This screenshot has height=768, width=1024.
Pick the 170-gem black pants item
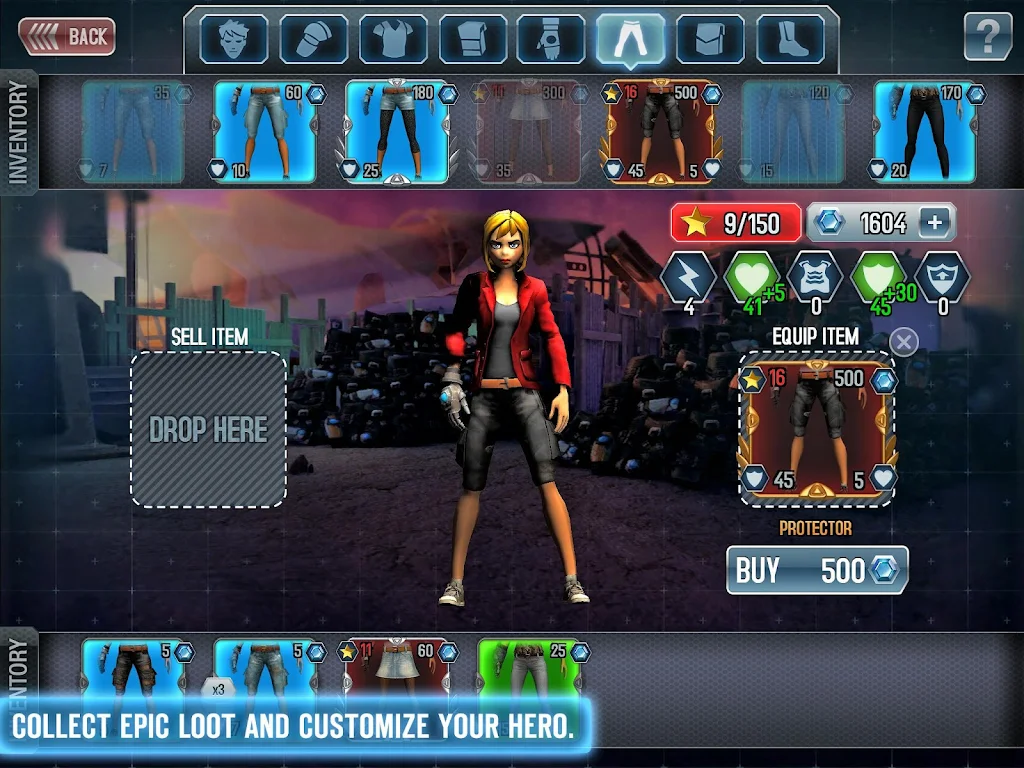tap(924, 131)
